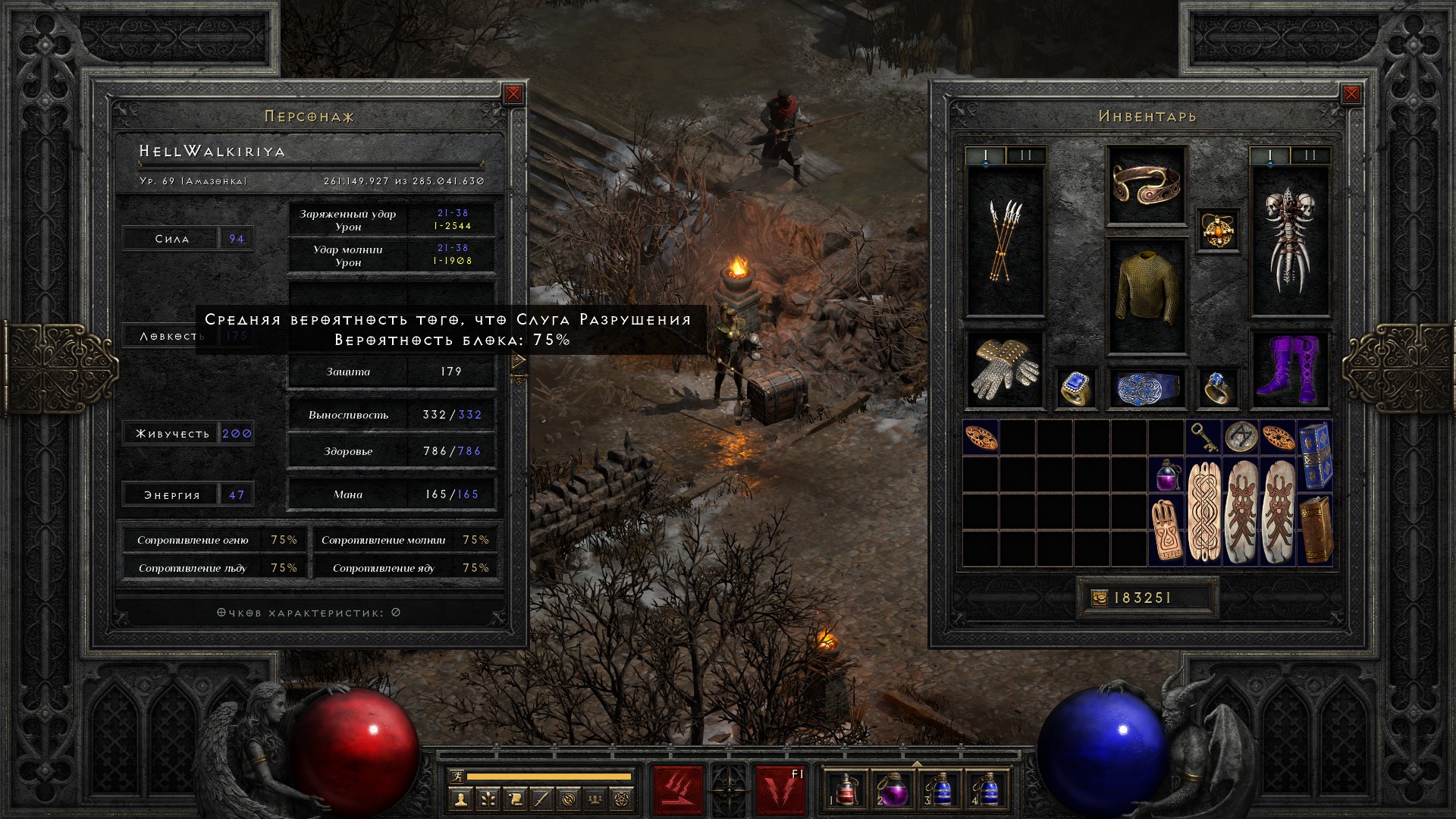Screen dimensions: 1456x819
Task: Close the character stats panel
Action: coord(513,94)
